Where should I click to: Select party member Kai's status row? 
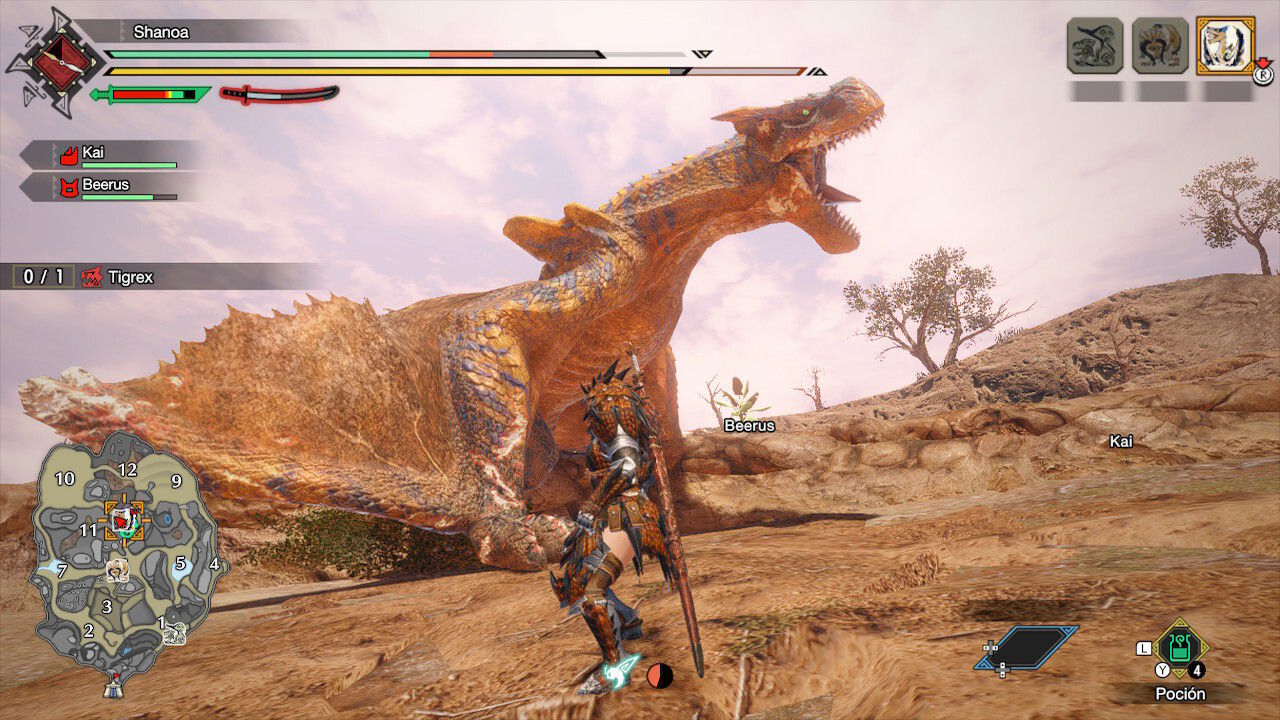(x=110, y=155)
